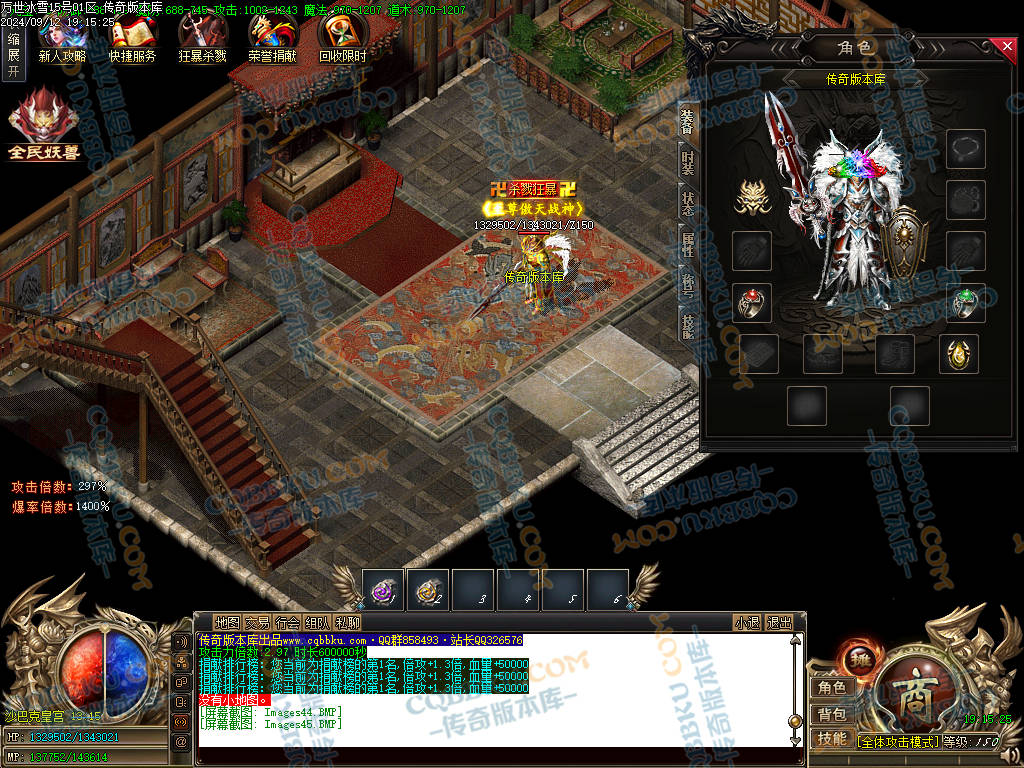Open the 地图 map button above chat
This screenshot has width=1024, height=768.
228,622
